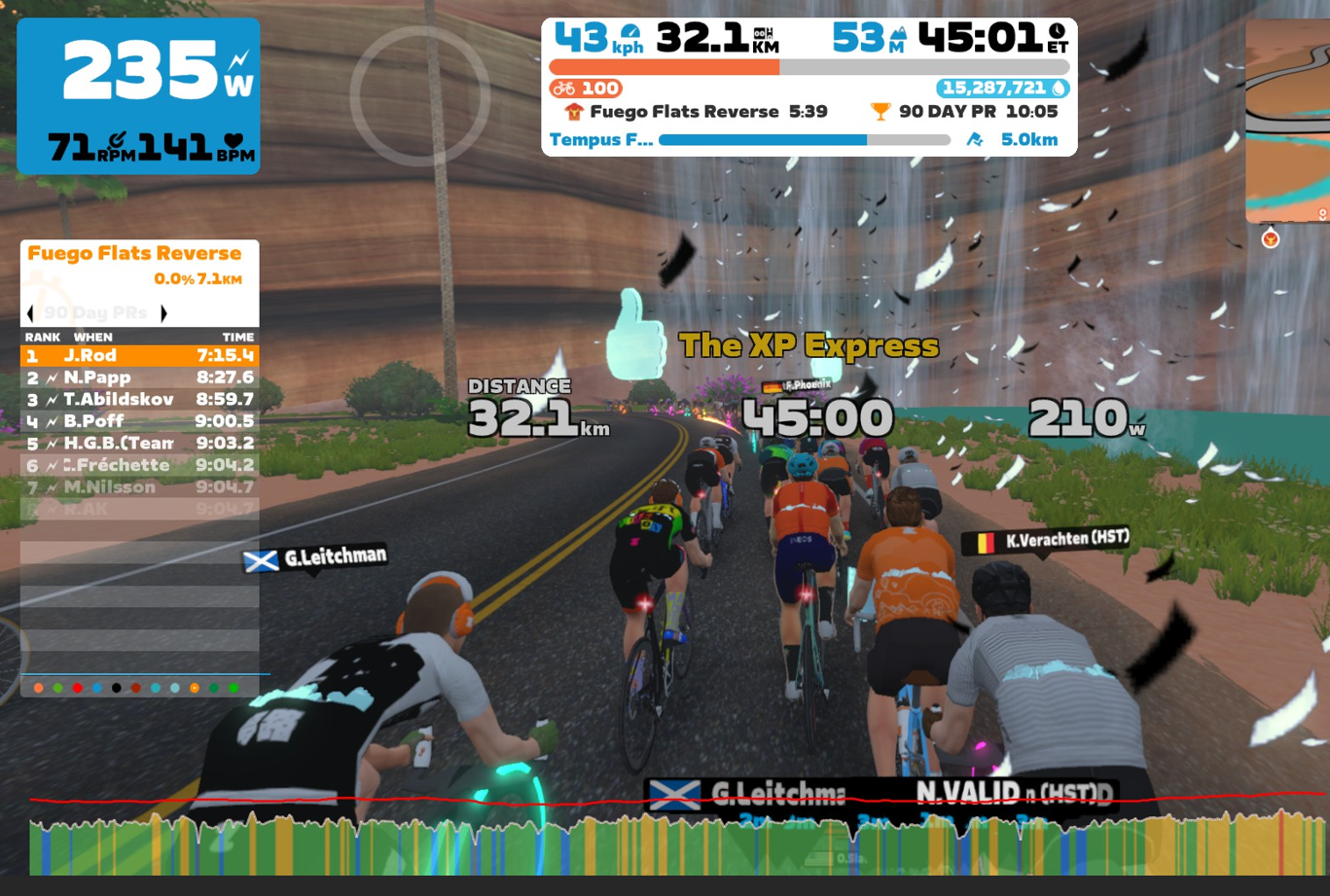
Task: Click the K.Verachten (HST) name tag
Action: 1046,541
